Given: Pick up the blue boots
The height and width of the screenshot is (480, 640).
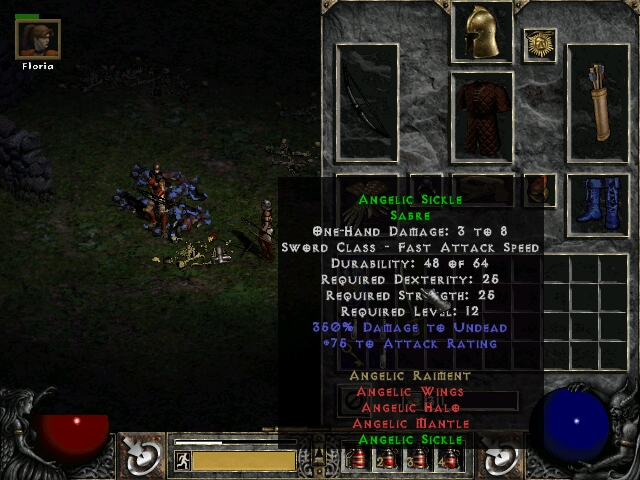Looking at the screenshot, I should click(598, 204).
